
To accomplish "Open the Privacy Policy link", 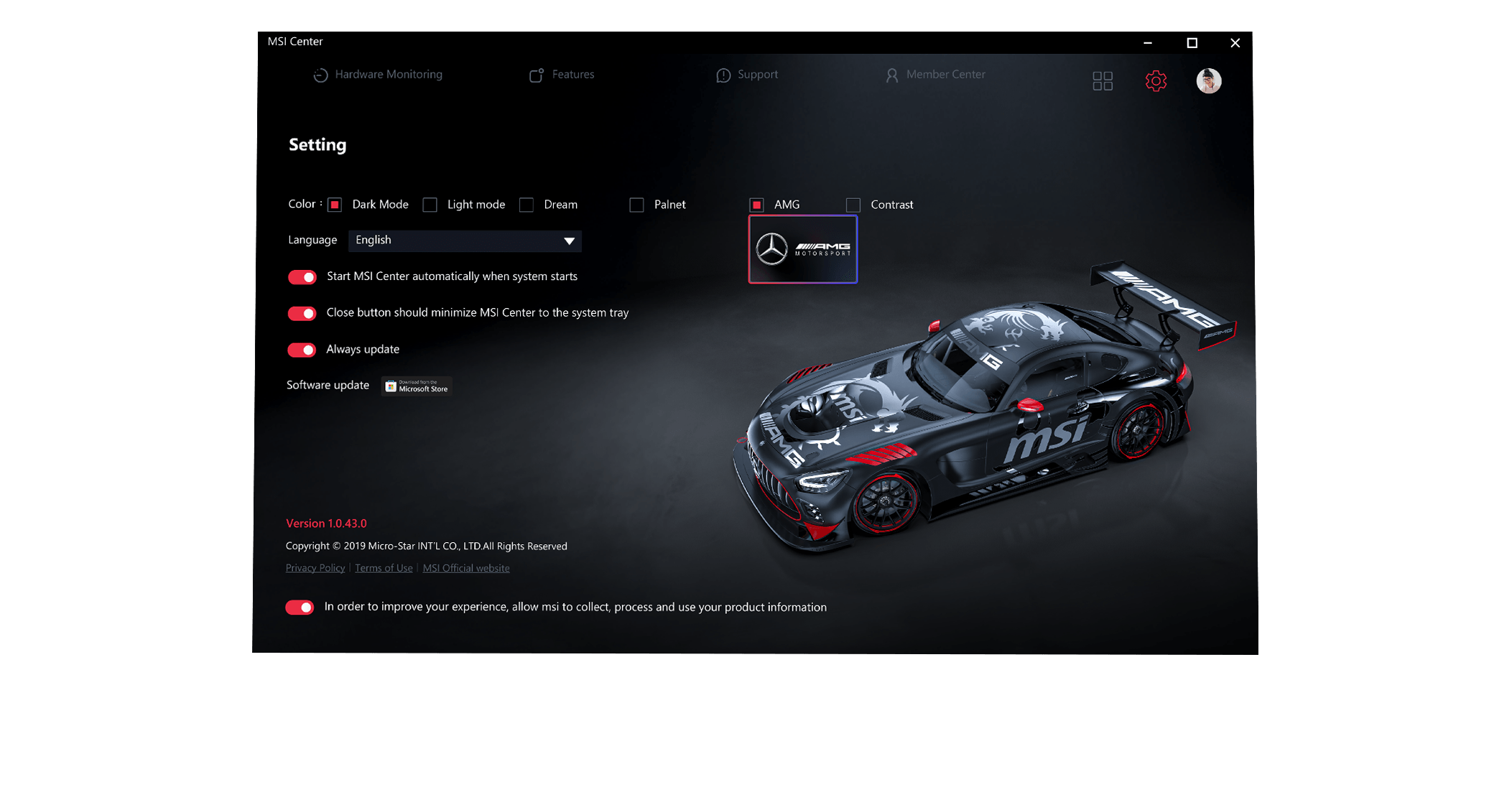I will pos(315,568).
